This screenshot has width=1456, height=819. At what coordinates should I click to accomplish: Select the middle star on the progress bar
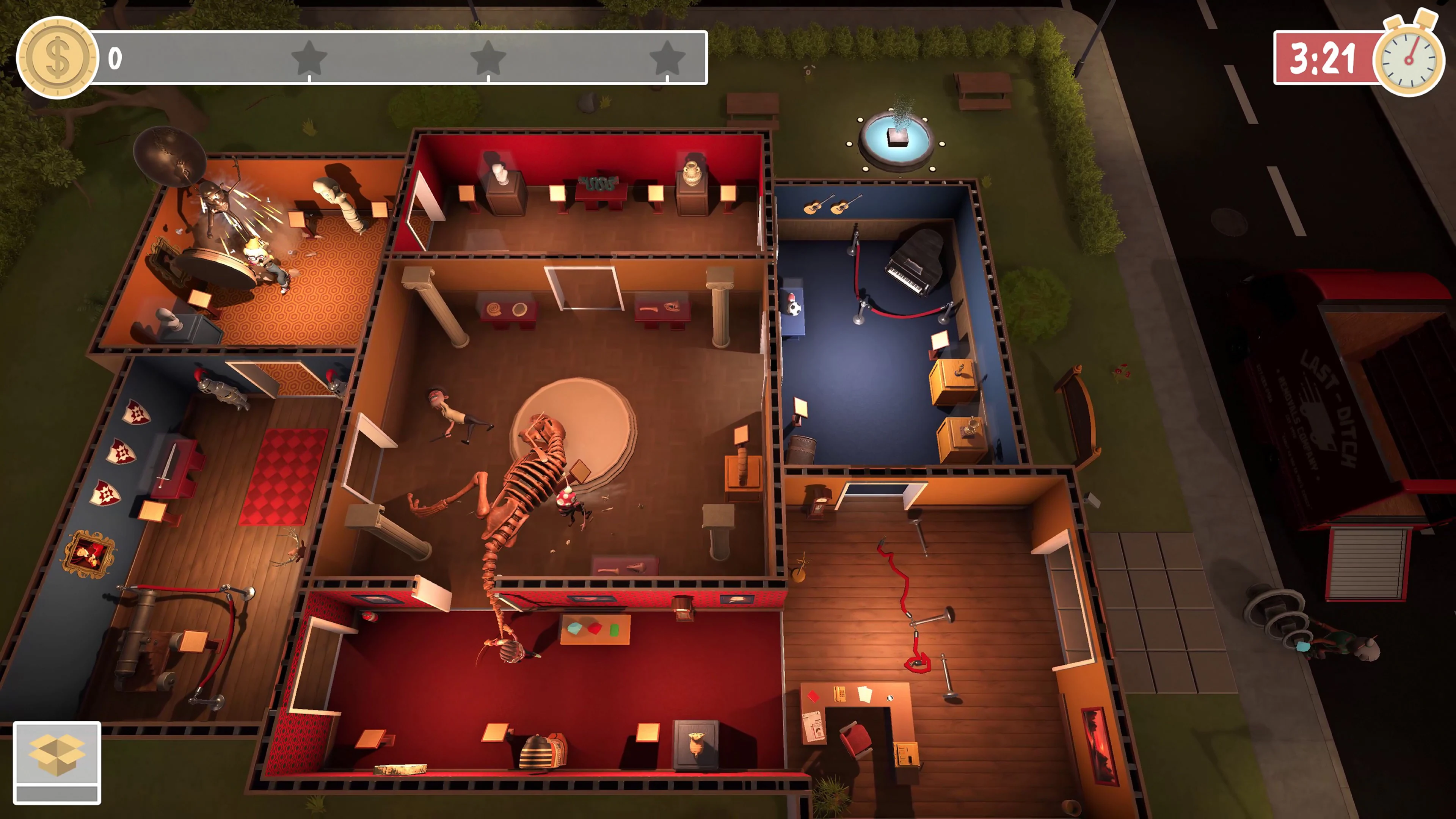pos(487,58)
